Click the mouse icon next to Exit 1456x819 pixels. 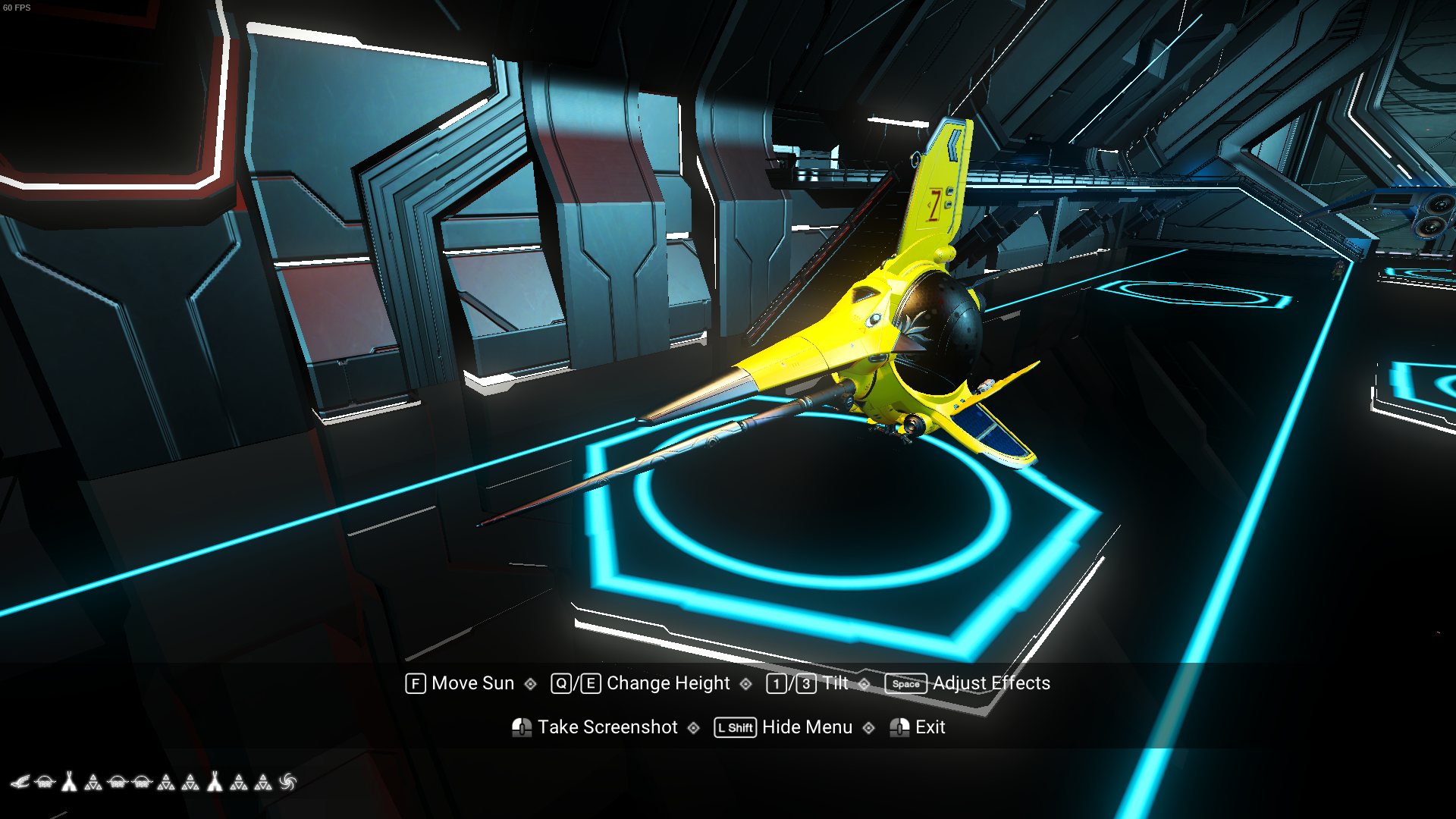click(x=901, y=727)
